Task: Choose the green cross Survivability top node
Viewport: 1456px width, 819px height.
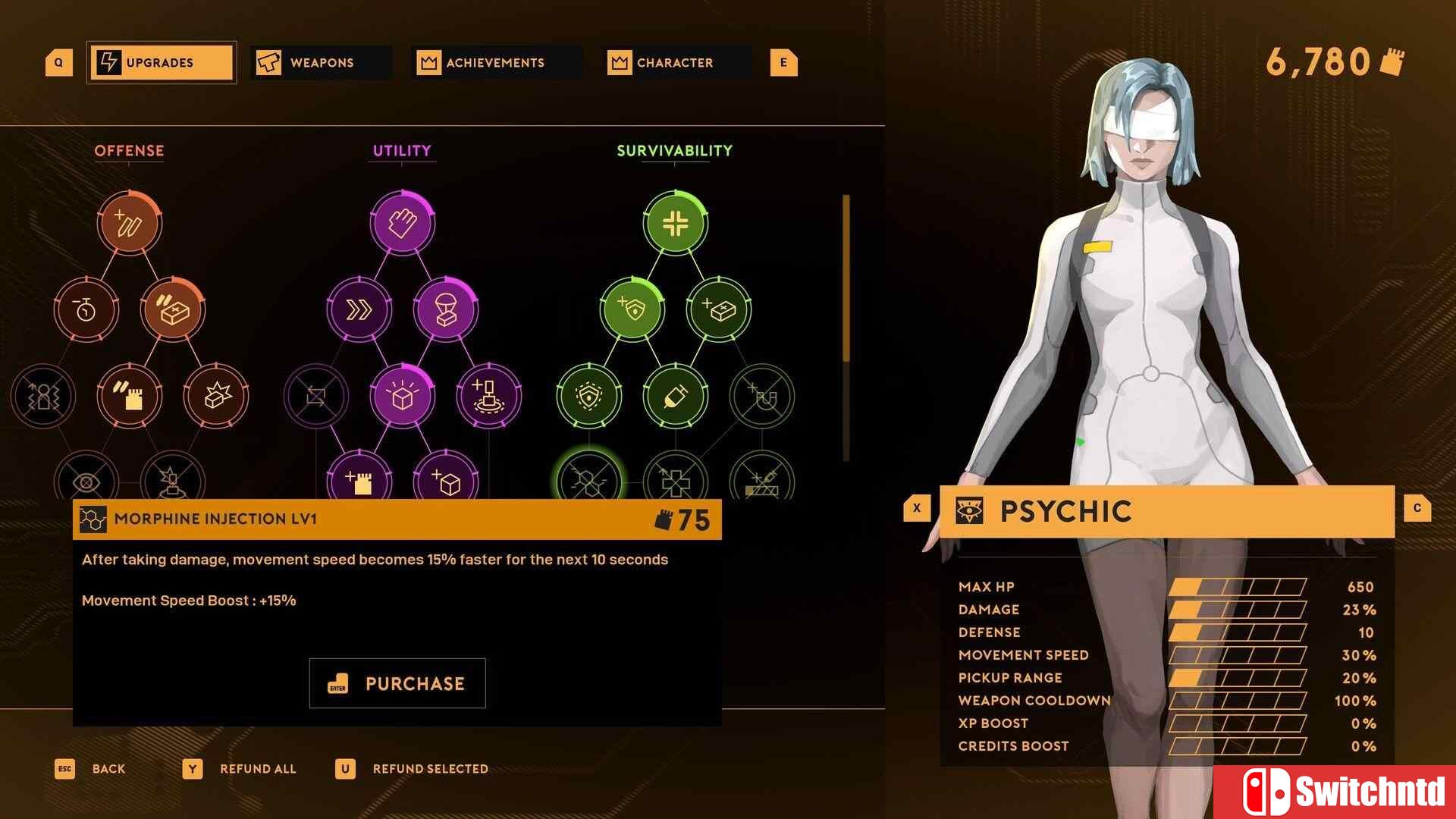Action: (x=675, y=223)
